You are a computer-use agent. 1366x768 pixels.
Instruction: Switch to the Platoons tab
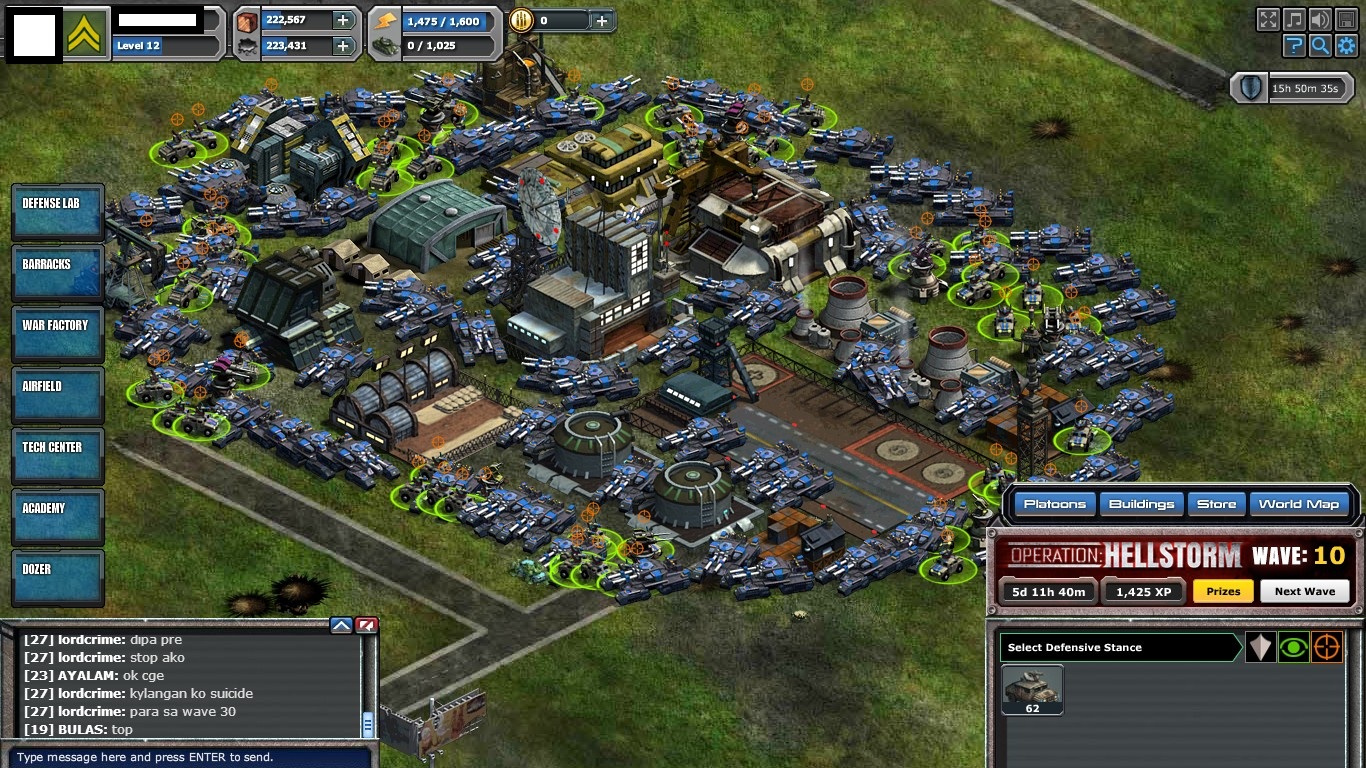(1054, 504)
